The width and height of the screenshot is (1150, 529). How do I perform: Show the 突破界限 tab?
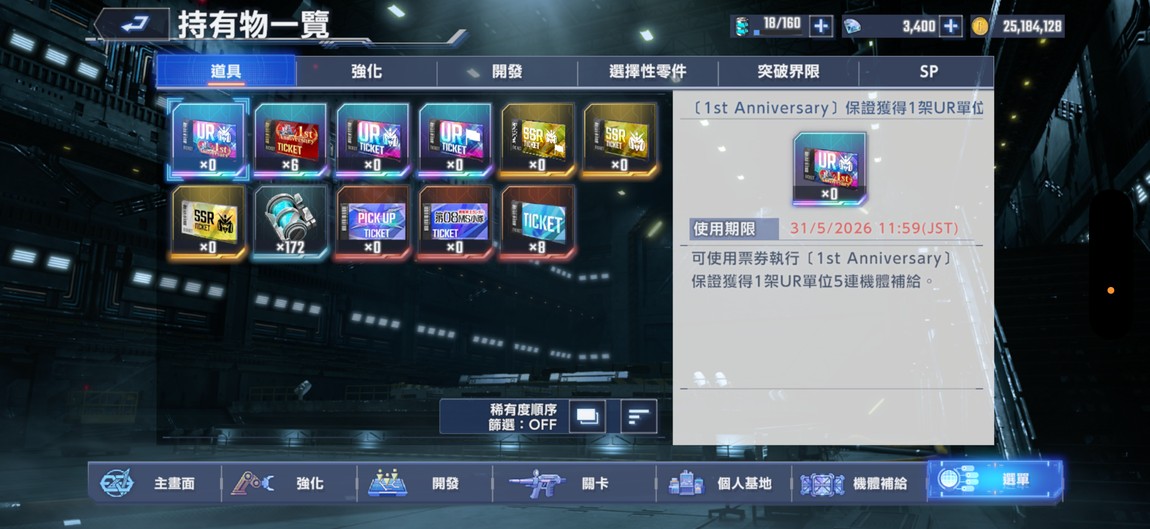point(788,72)
